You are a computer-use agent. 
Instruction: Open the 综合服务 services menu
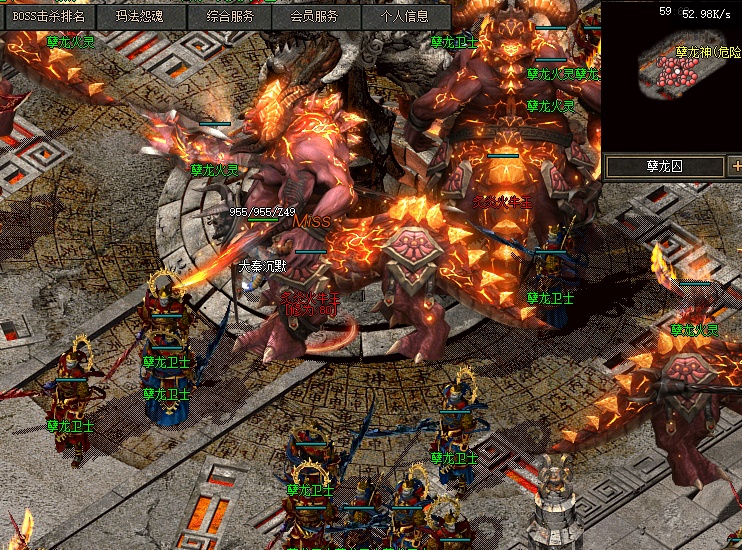point(231,16)
